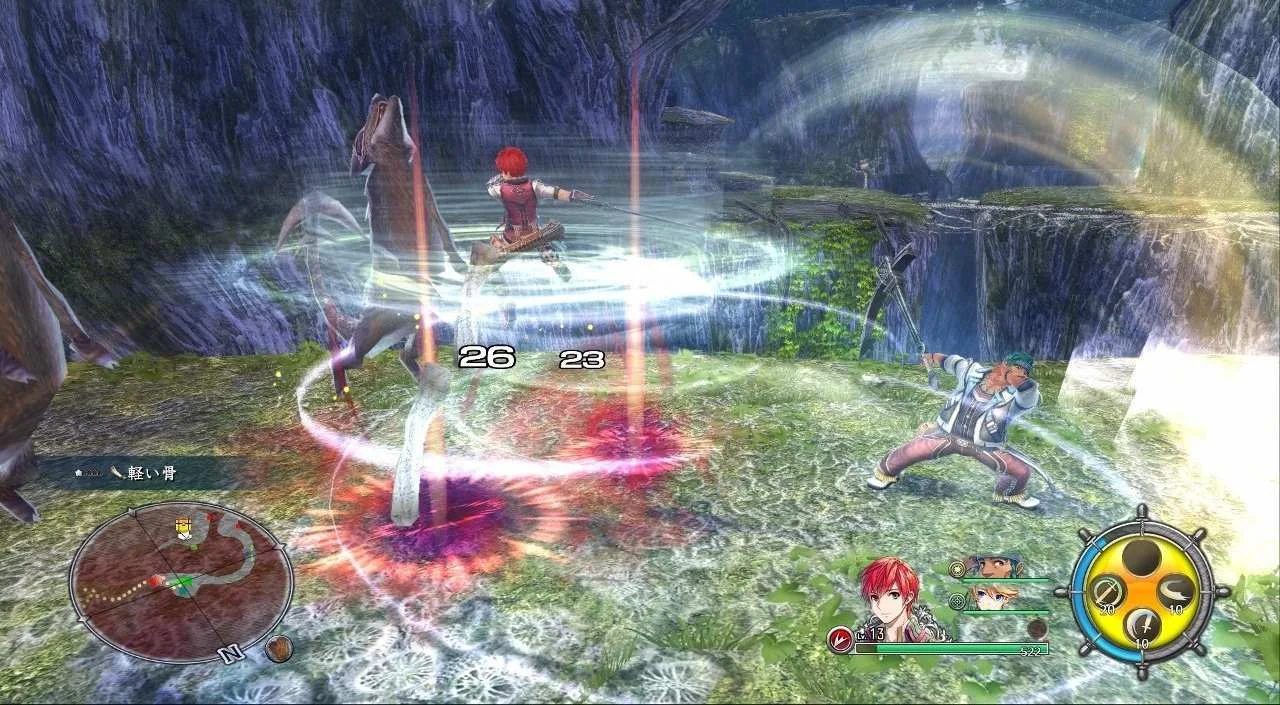Select the treasure chest marker on minimap

coord(183,527)
